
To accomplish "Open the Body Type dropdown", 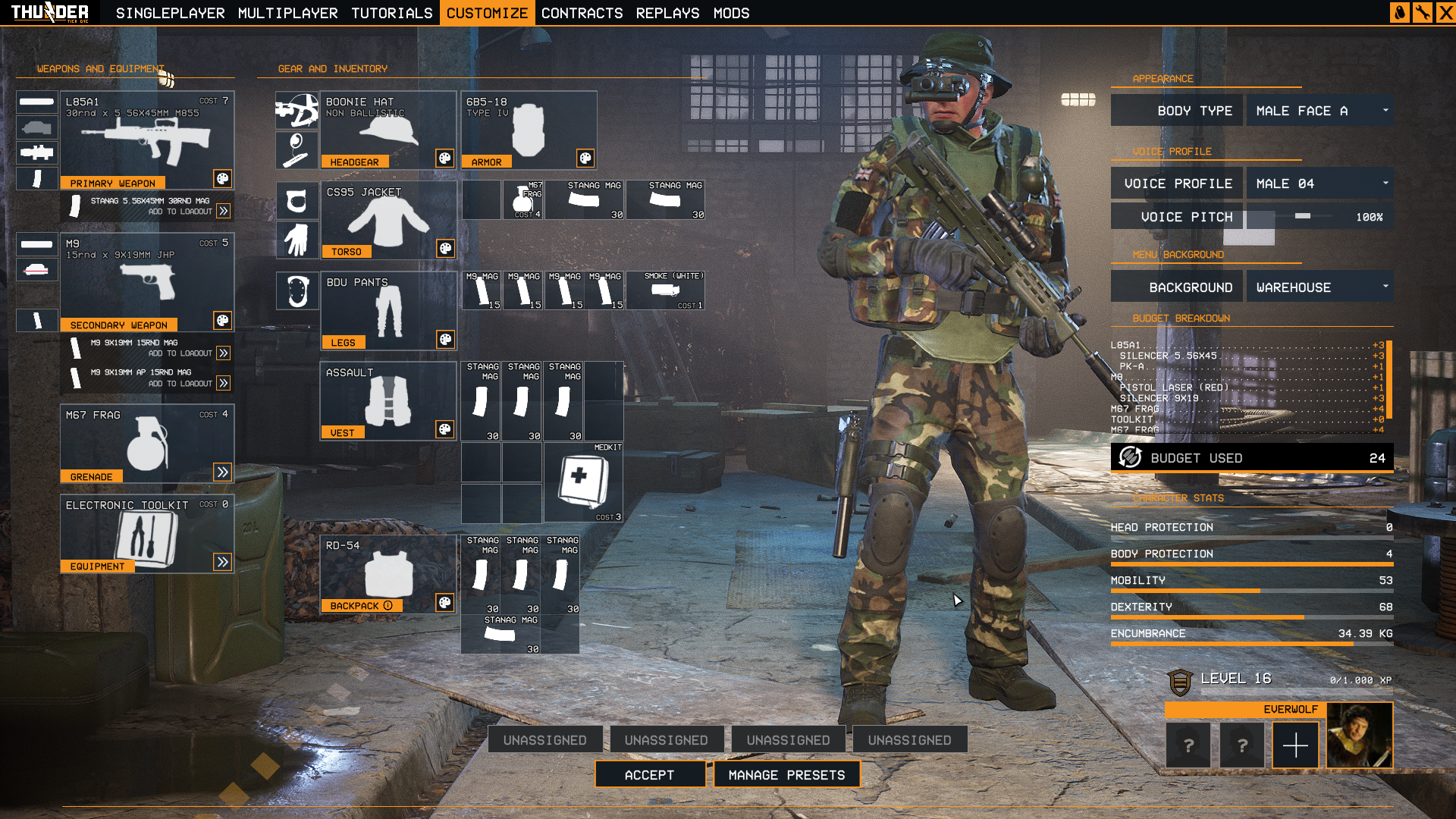I will coord(1319,111).
